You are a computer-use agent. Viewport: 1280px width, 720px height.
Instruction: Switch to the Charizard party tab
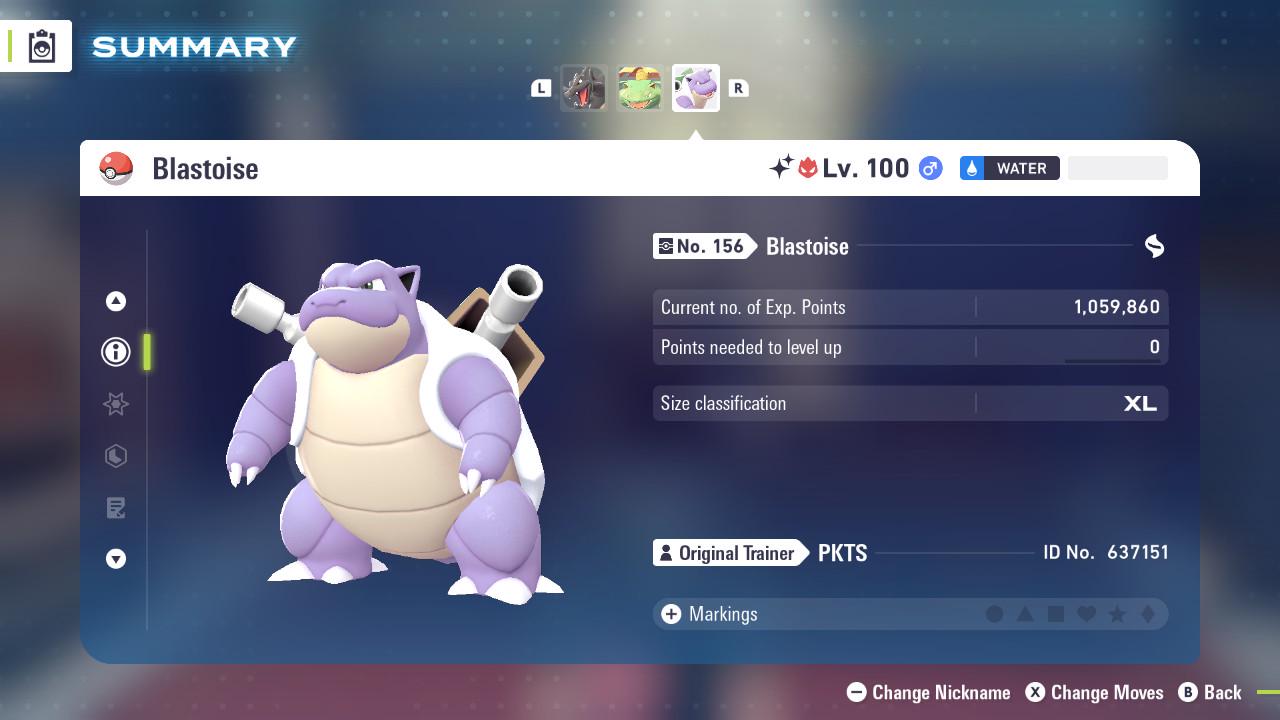click(584, 88)
